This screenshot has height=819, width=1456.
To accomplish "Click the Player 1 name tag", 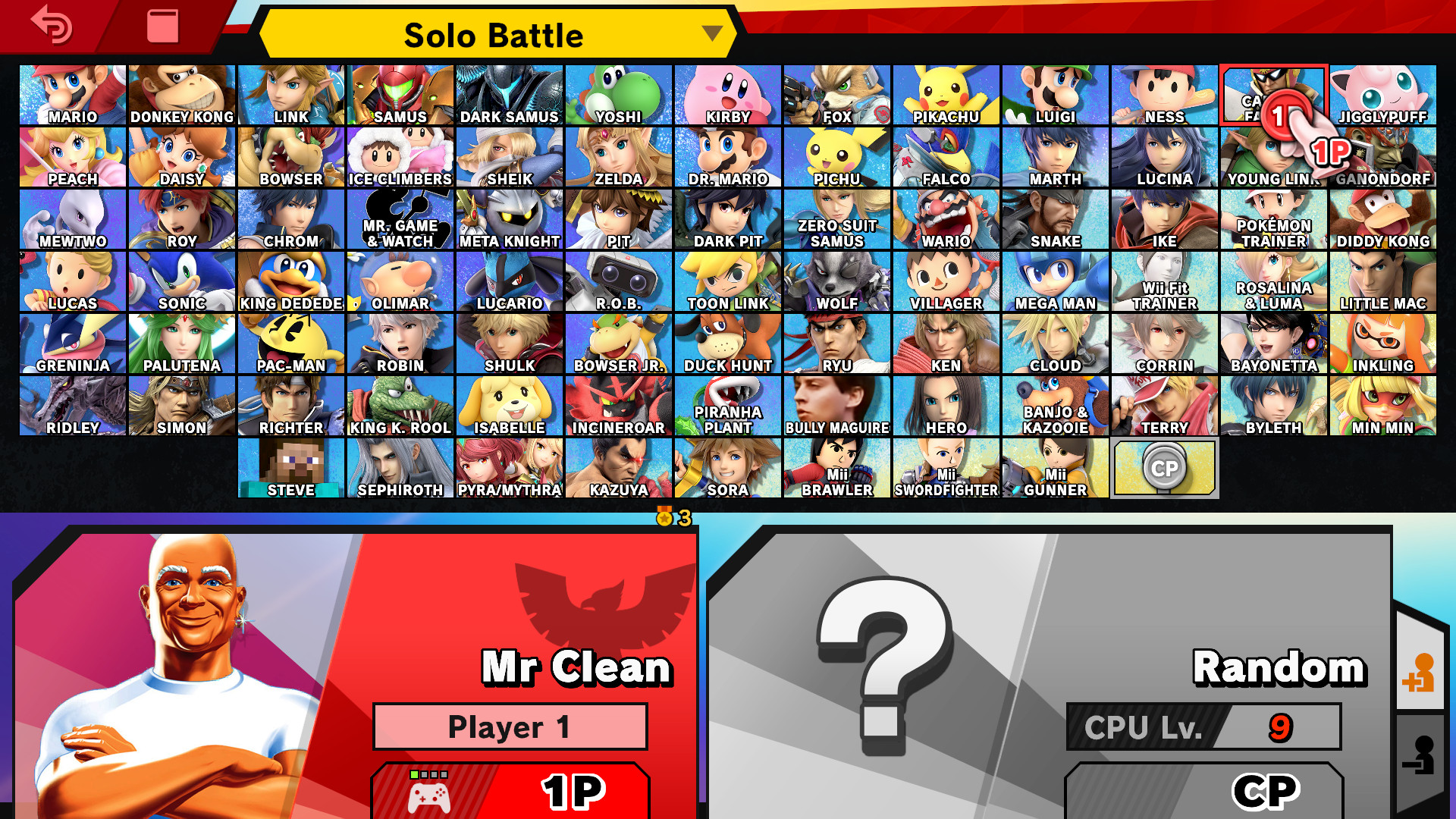I will 510,726.
